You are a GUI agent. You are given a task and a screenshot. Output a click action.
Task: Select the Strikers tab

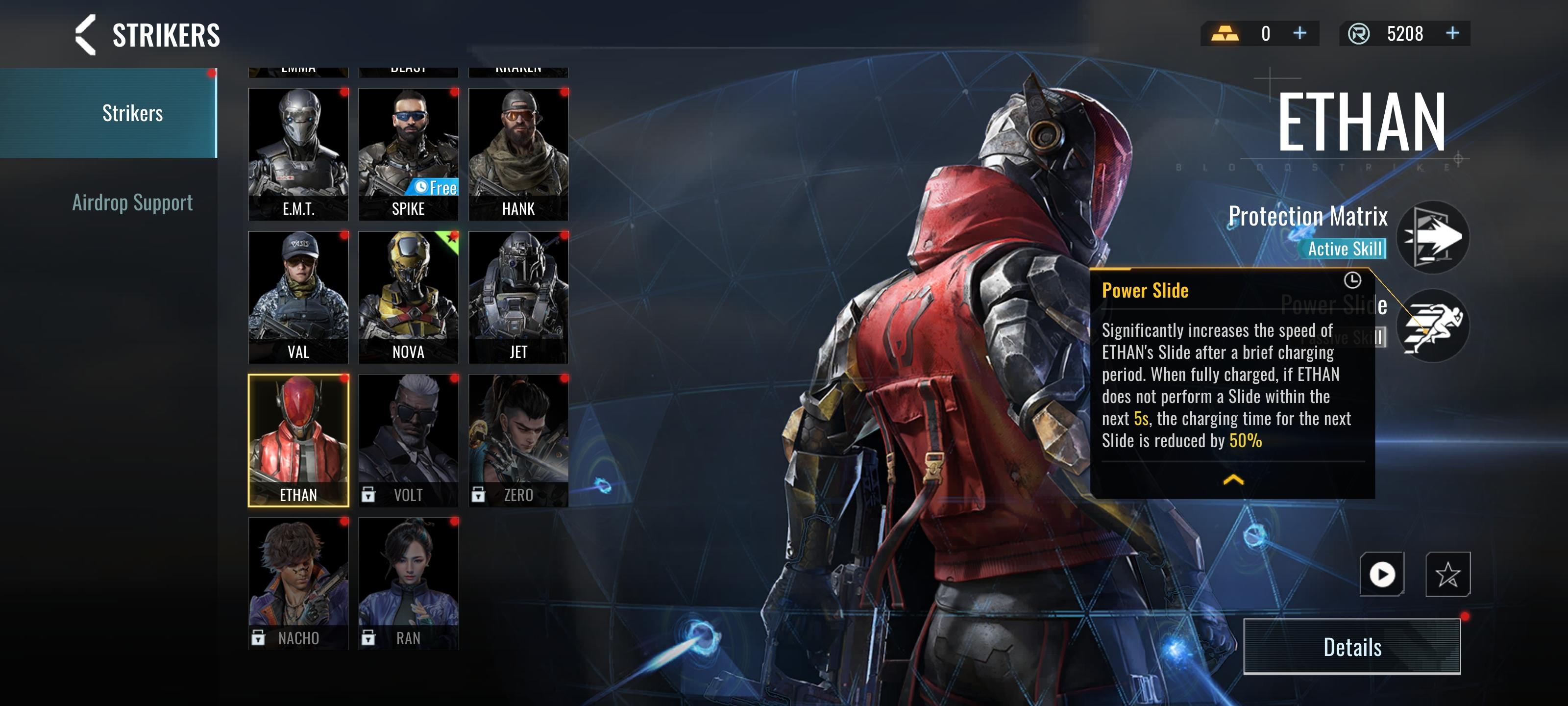click(x=132, y=113)
